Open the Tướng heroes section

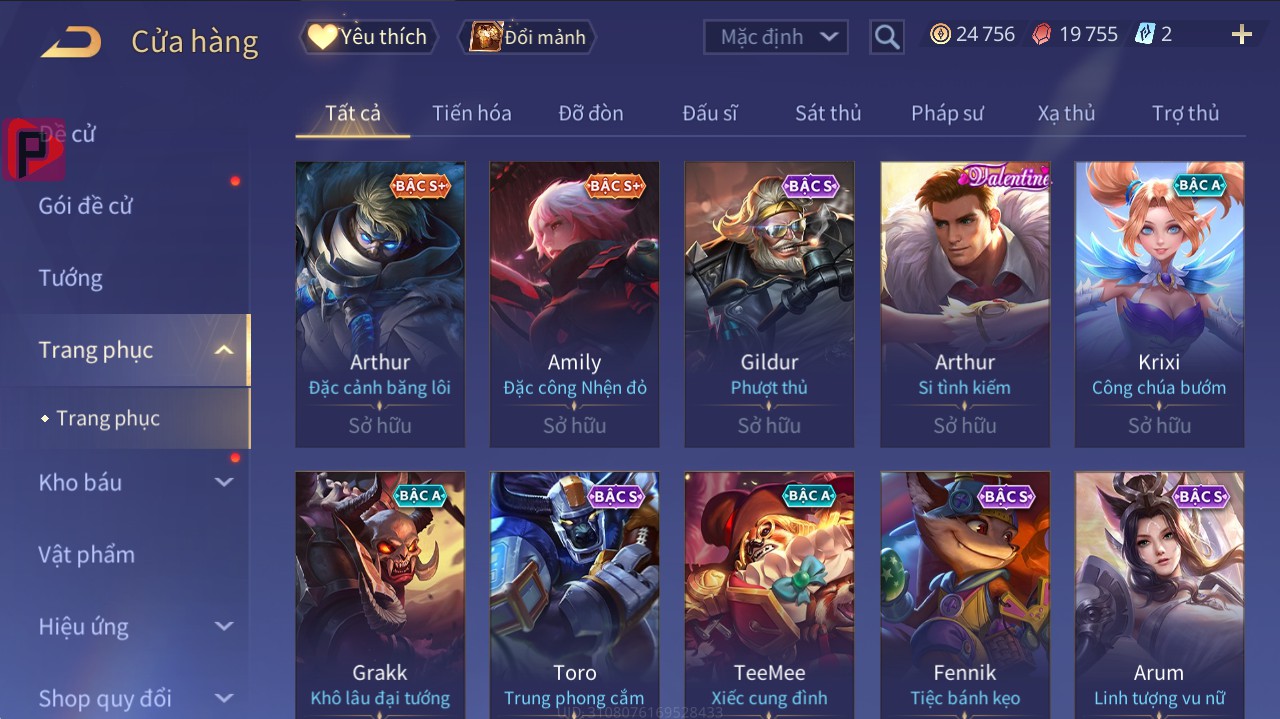tap(71, 278)
